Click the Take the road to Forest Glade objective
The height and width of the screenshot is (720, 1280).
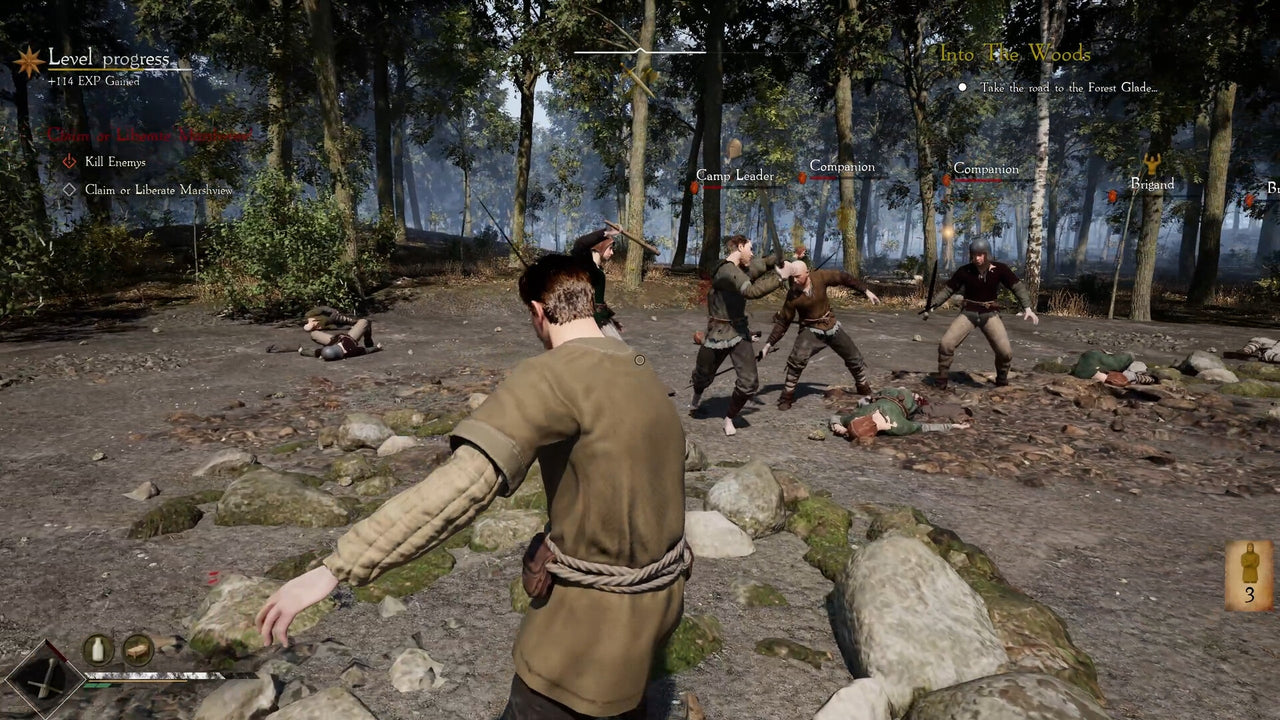pos(1070,87)
